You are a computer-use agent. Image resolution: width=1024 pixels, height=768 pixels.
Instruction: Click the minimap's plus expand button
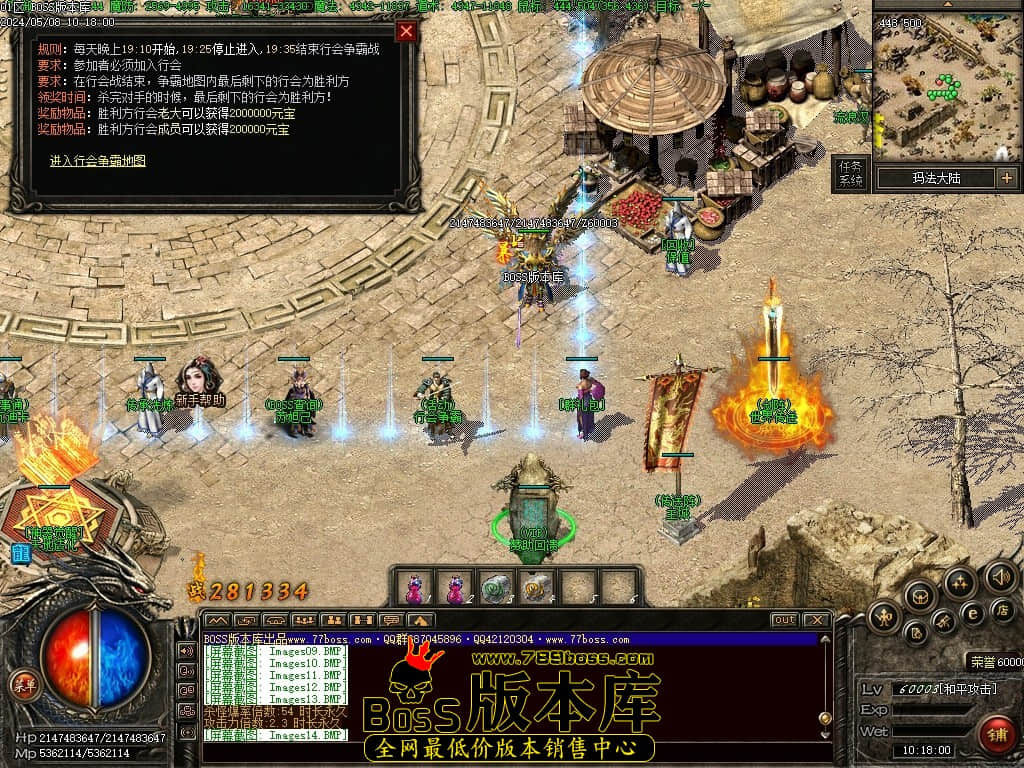pyautogui.click(x=1006, y=178)
